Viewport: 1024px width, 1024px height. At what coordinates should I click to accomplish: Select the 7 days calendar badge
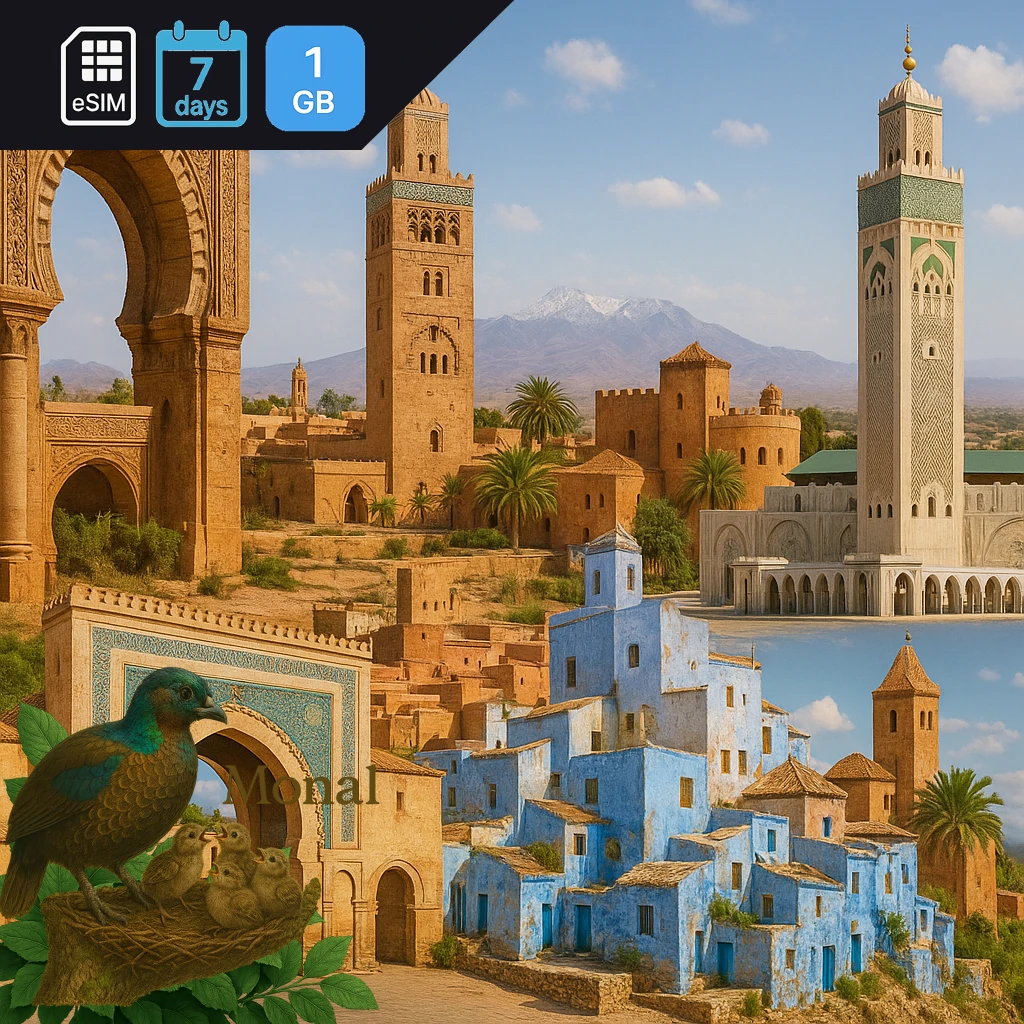(201, 76)
